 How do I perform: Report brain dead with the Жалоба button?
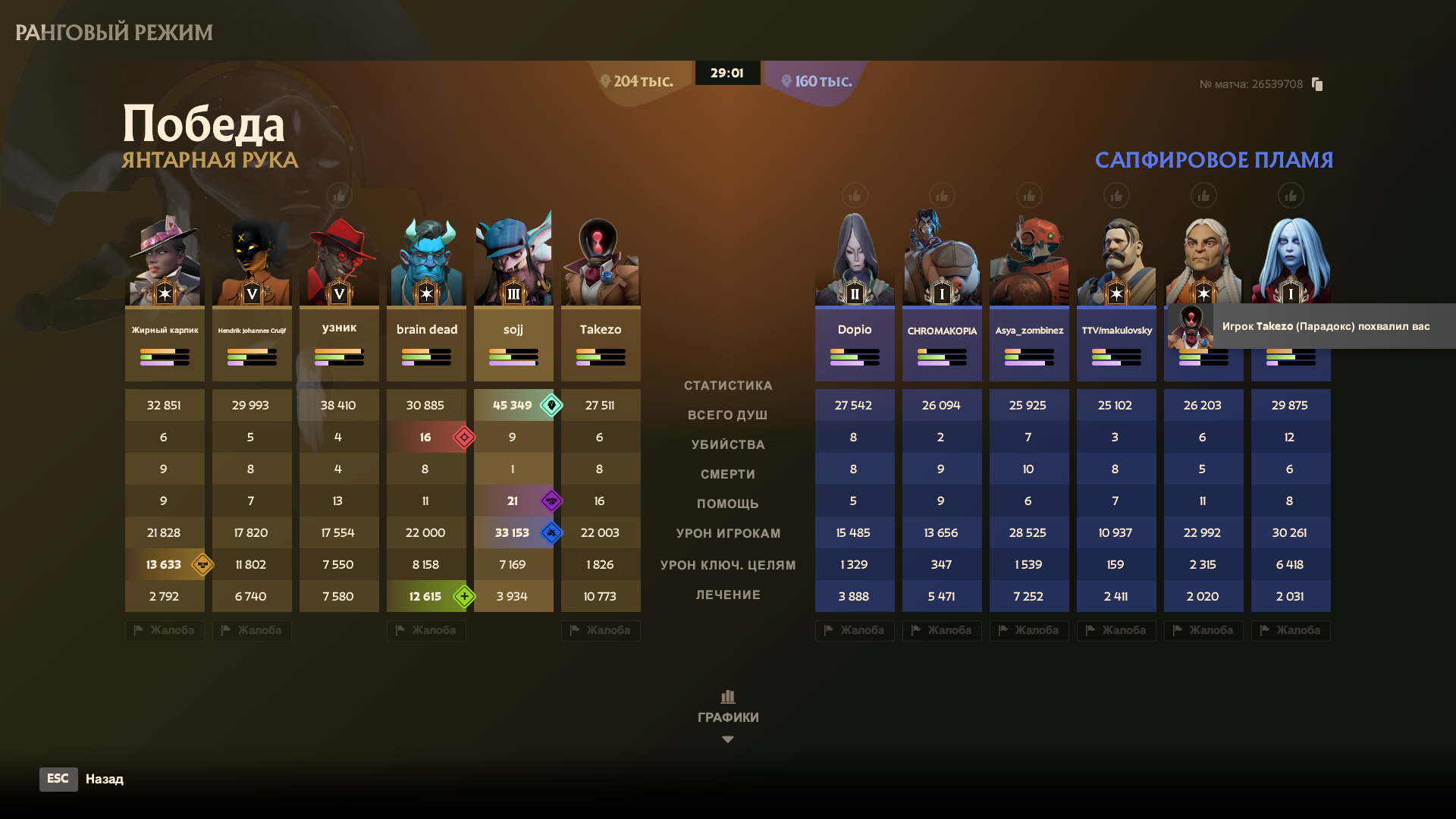426,630
